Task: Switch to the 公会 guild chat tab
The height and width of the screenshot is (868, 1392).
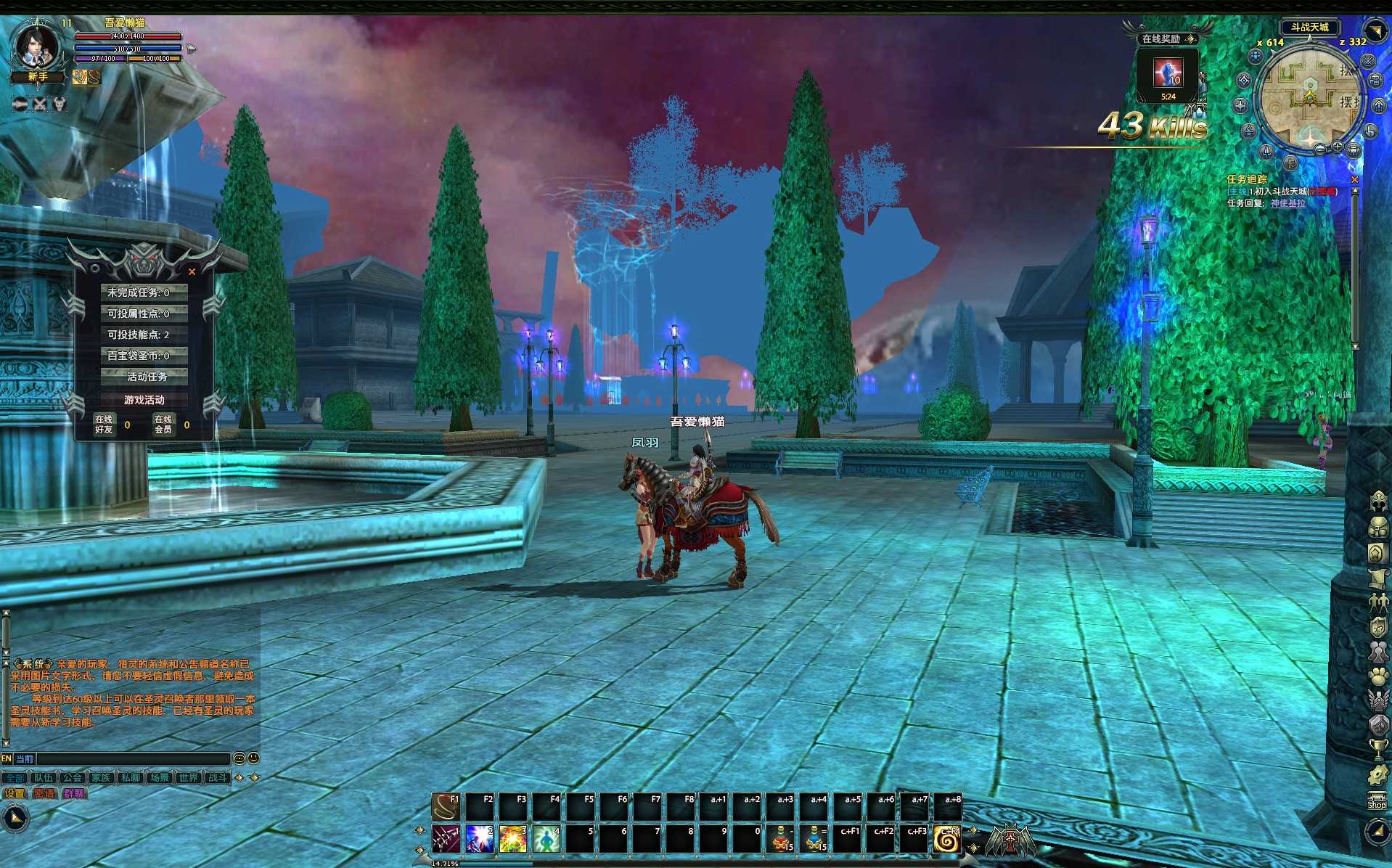Action: [x=72, y=777]
